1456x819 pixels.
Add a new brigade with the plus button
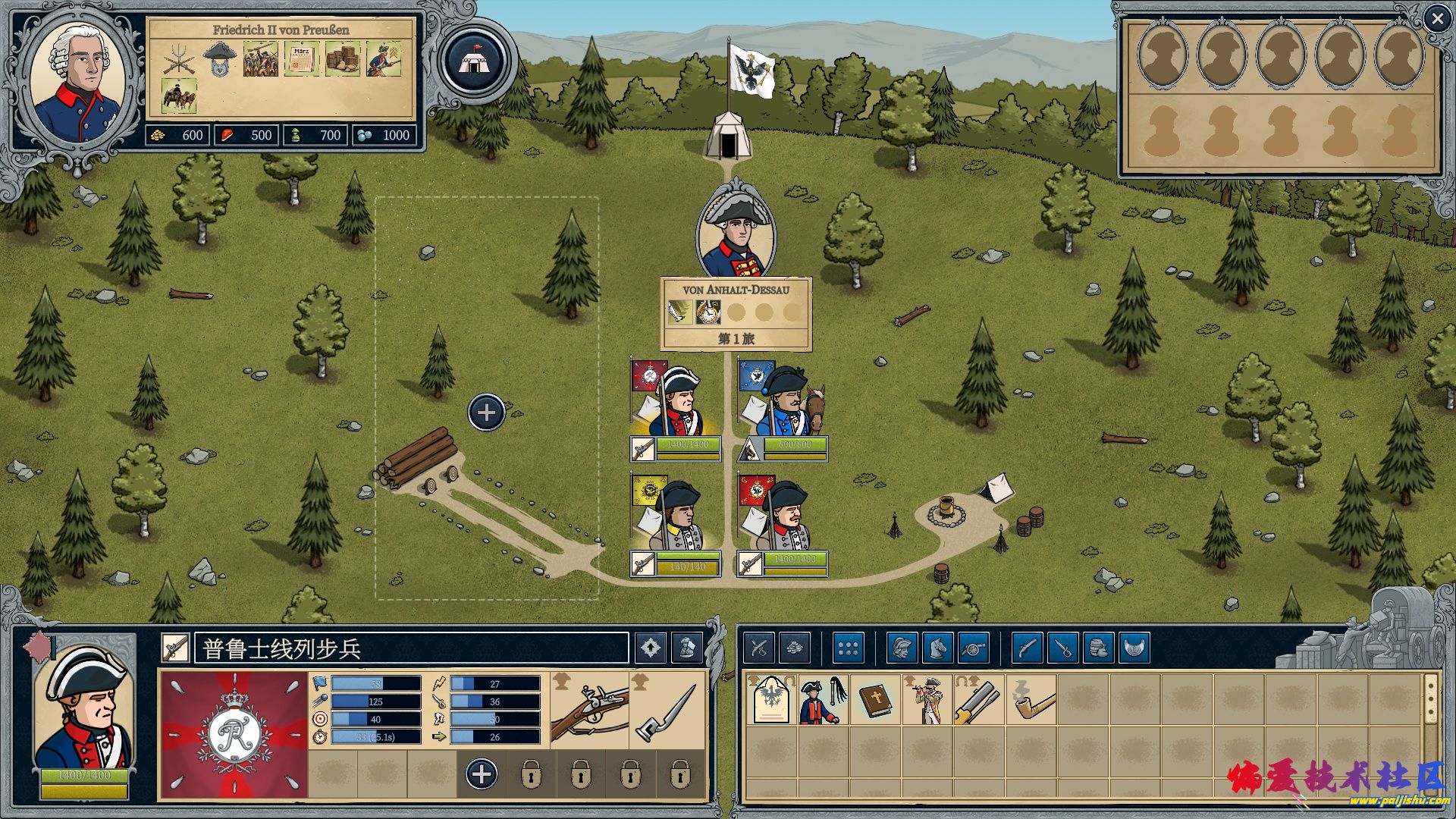486,413
